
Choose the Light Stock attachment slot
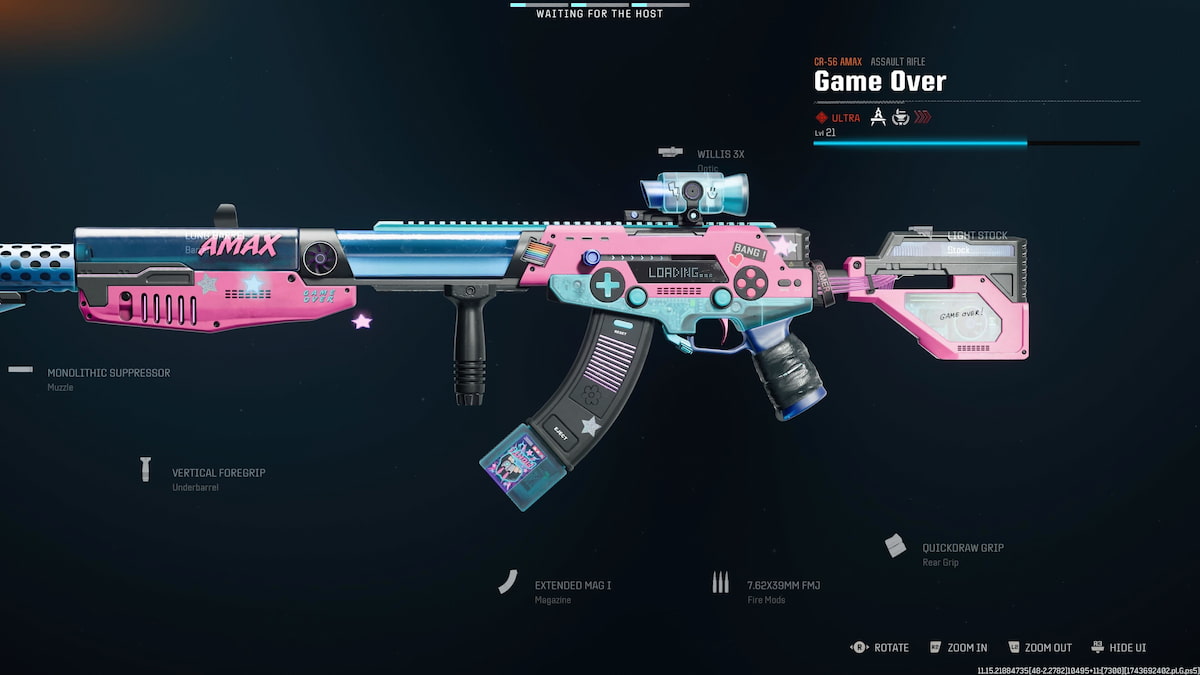977,236
